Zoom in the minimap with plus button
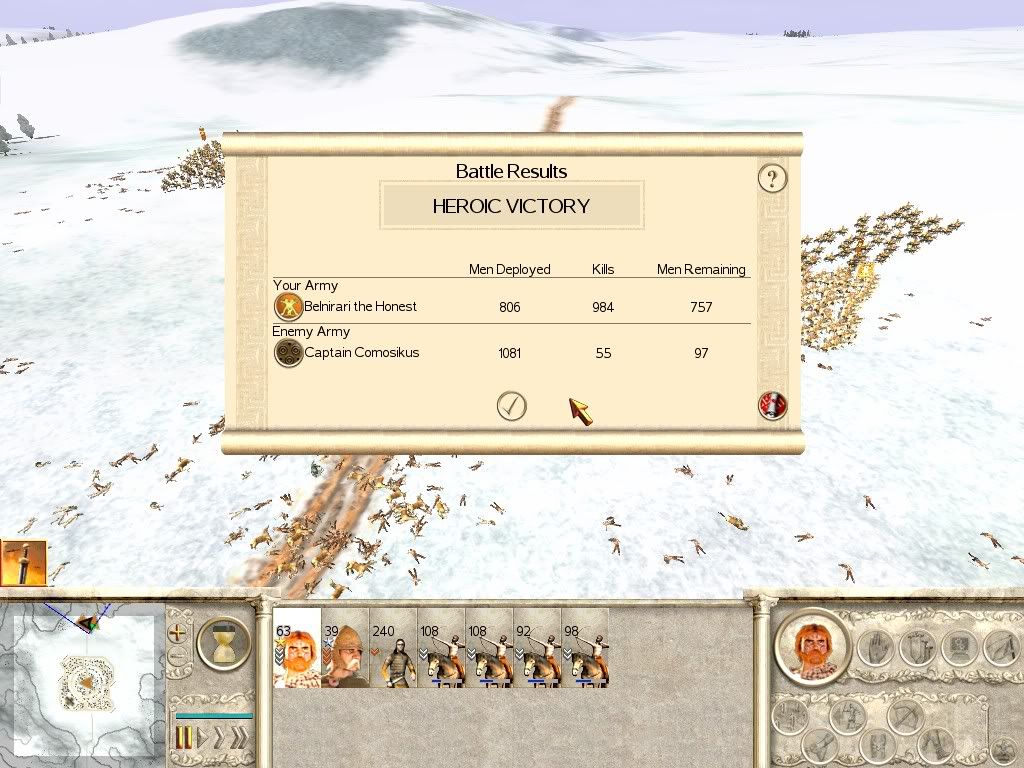Viewport: 1024px width, 768px height. pos(179,633)
